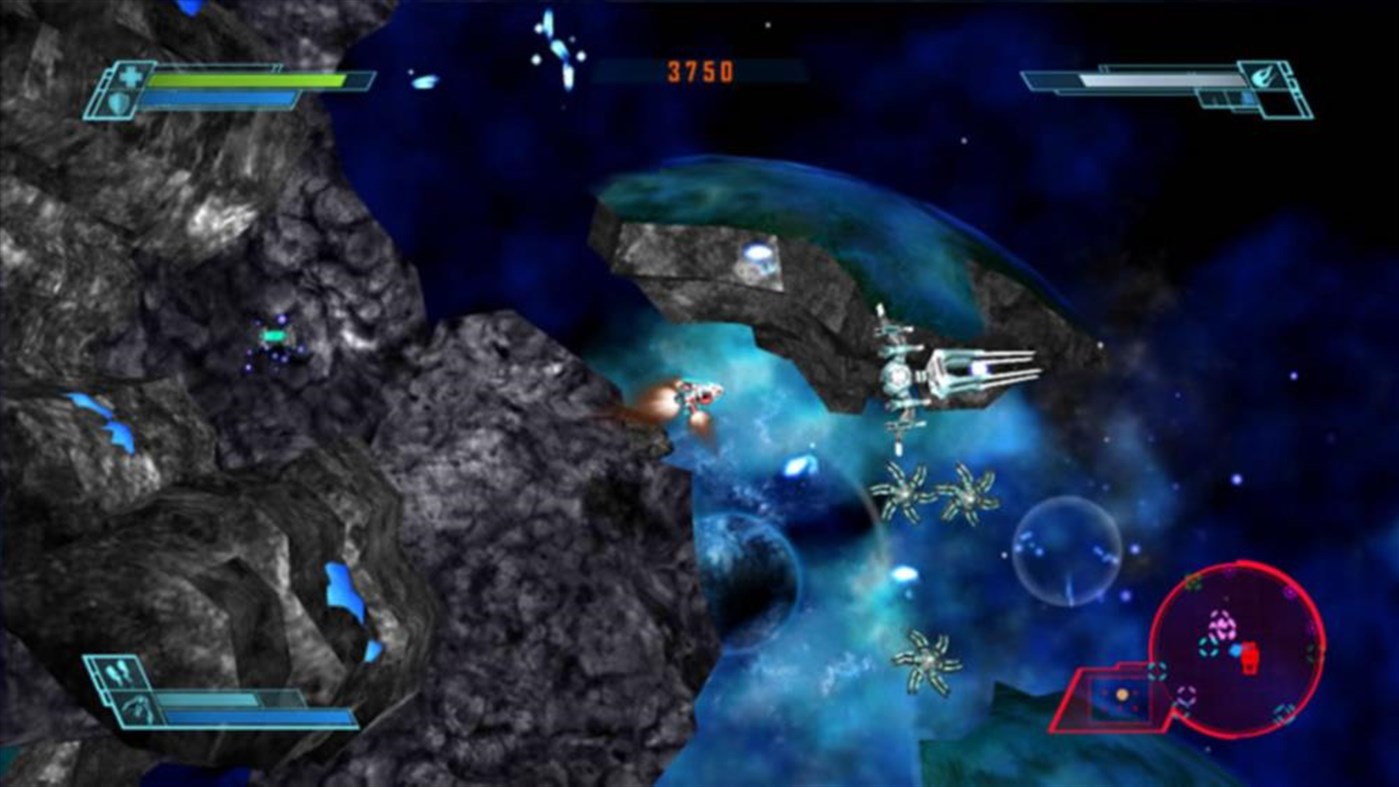Click the green health bar
This screenshot has height=787, width=1399.
[x=248, y=80]
